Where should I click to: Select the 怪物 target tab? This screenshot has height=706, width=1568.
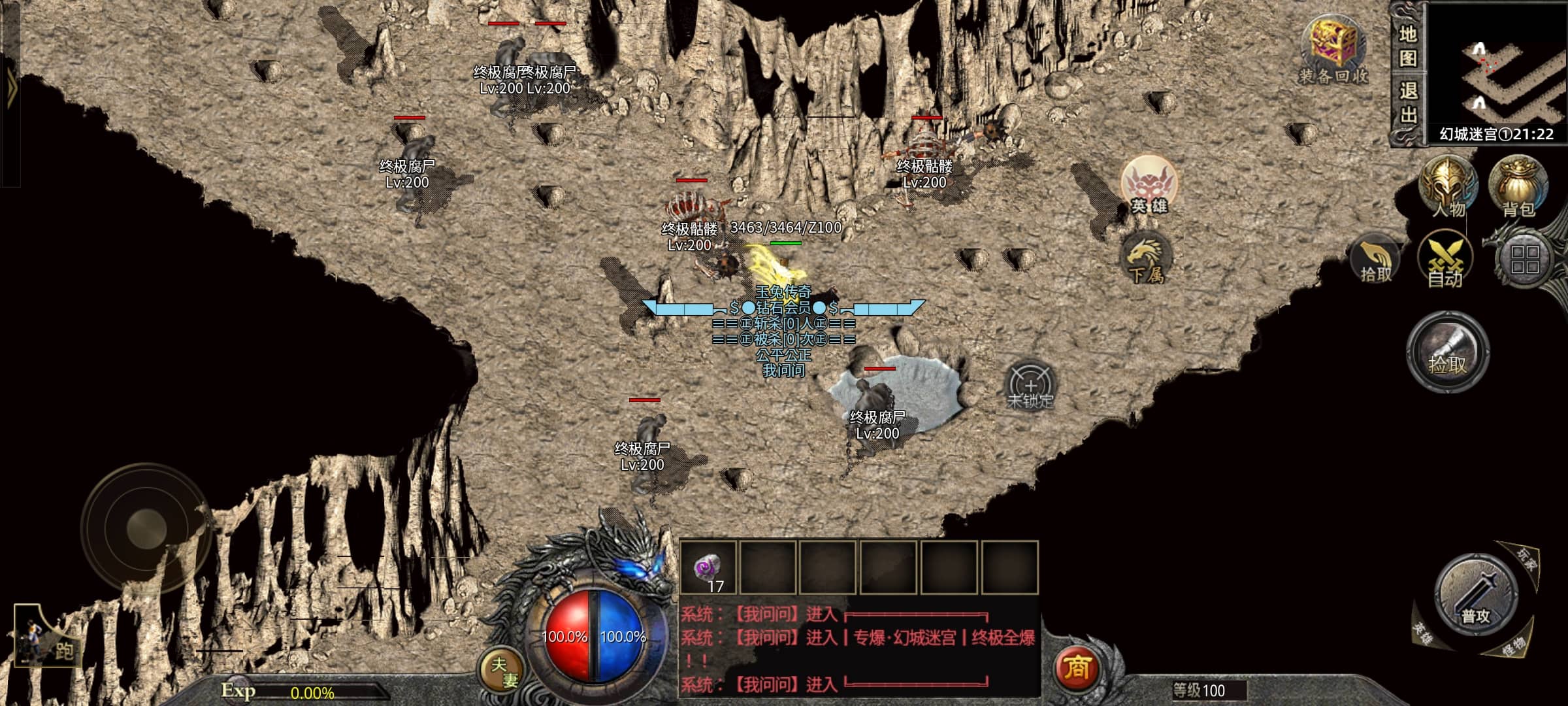[x=1513, y=646]
